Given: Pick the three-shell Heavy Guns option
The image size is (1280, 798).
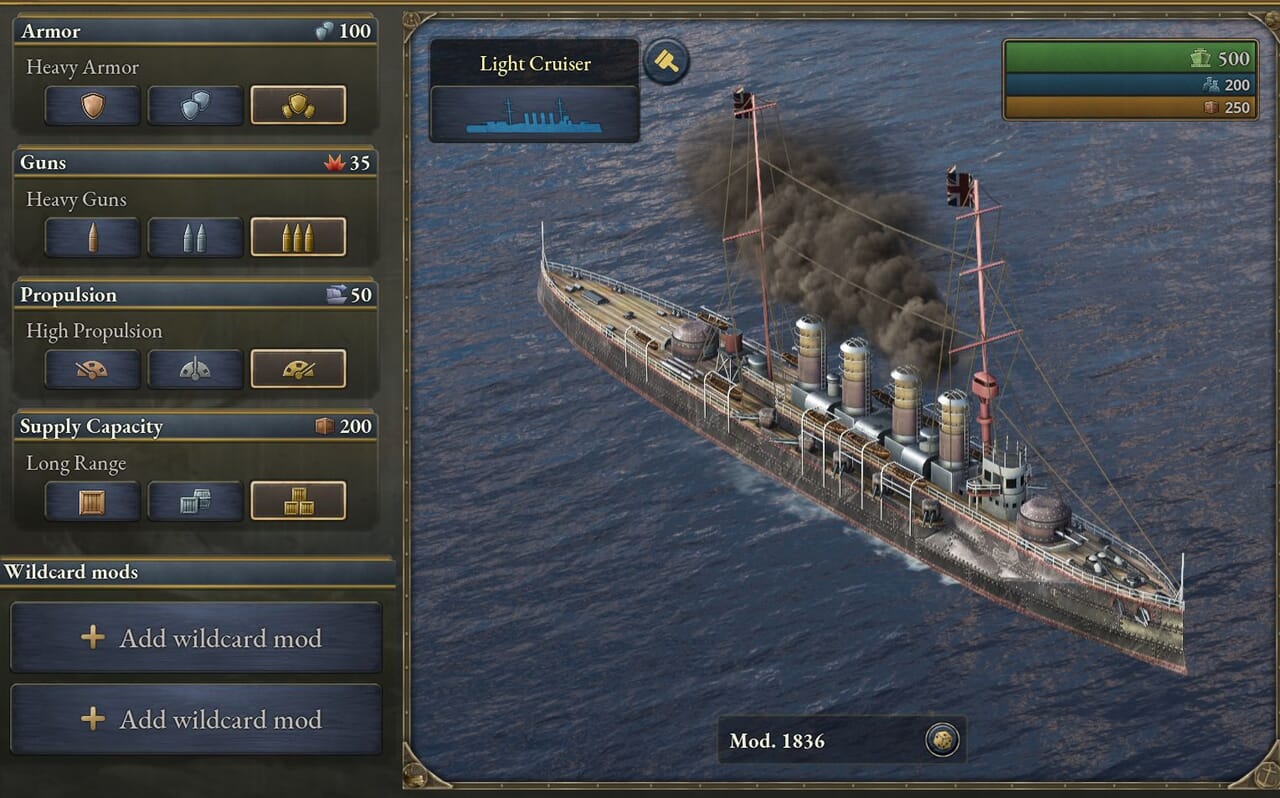Looking at the screenshot, I should click(298, 237).
